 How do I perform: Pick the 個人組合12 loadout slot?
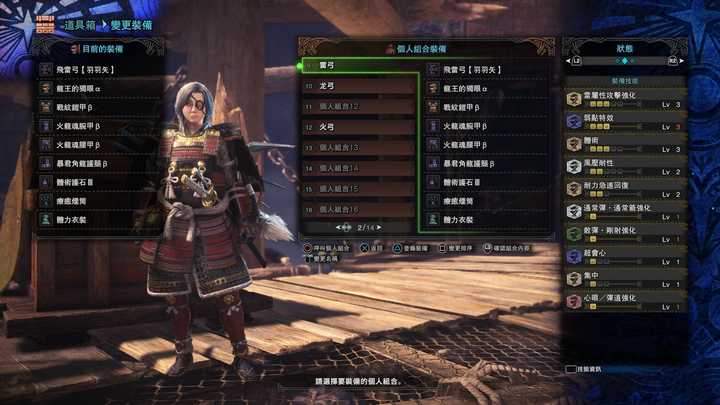tap(360, 107)
